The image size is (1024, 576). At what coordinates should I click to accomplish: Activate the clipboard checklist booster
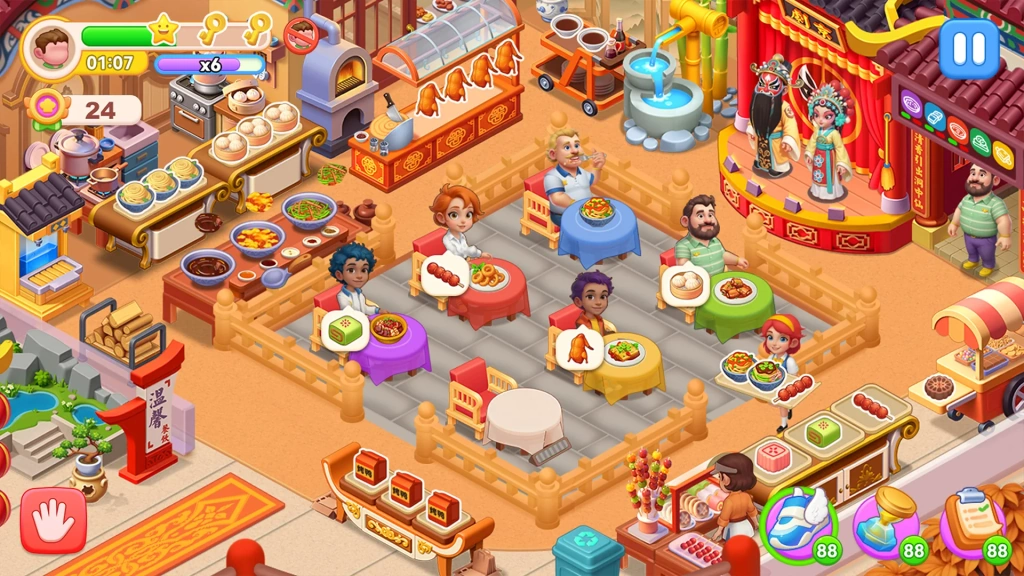972,521
